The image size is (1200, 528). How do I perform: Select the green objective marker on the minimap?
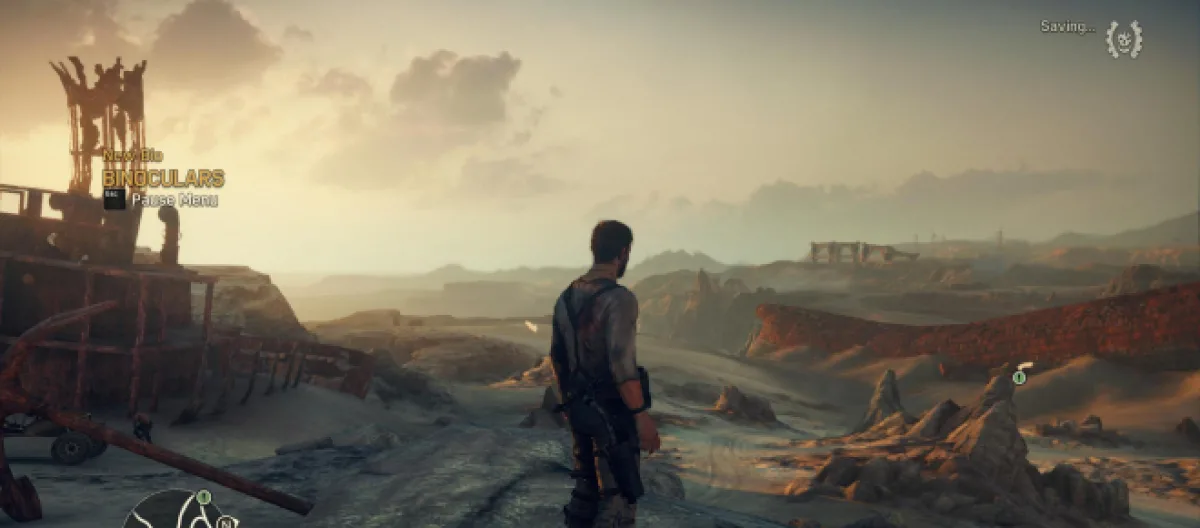[x=203, y=497]
